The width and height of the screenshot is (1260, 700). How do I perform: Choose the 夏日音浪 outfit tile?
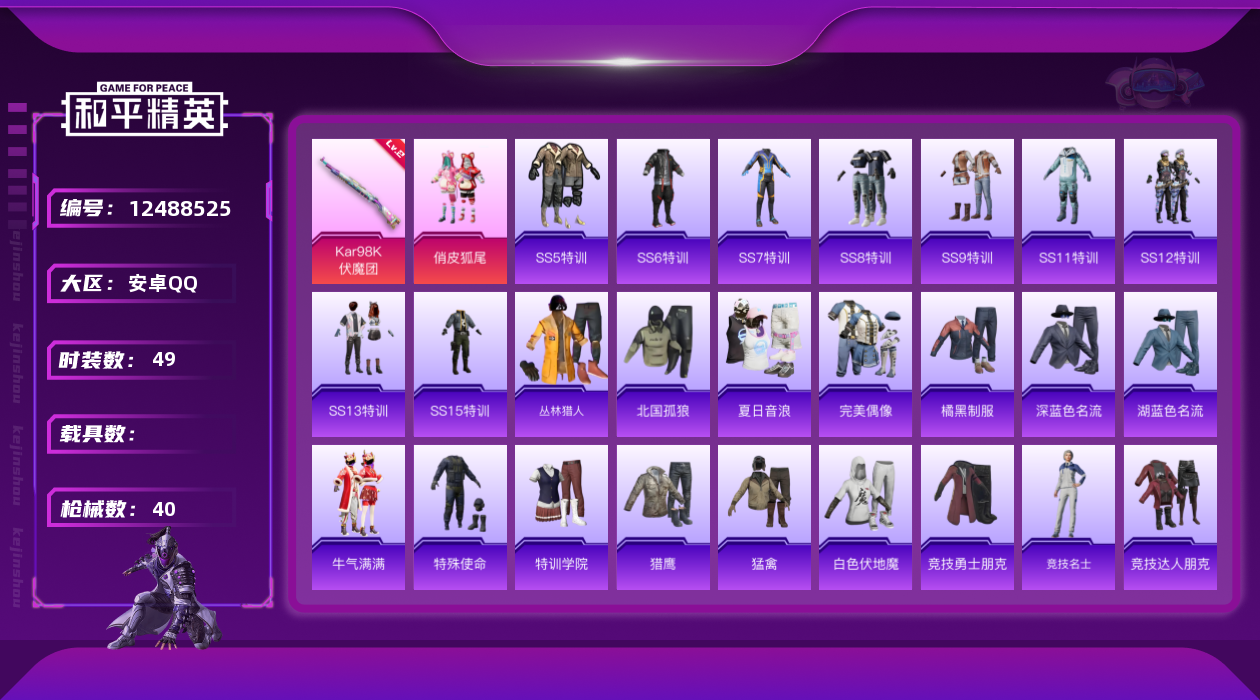pyautogui.click(x=764, y=364)
